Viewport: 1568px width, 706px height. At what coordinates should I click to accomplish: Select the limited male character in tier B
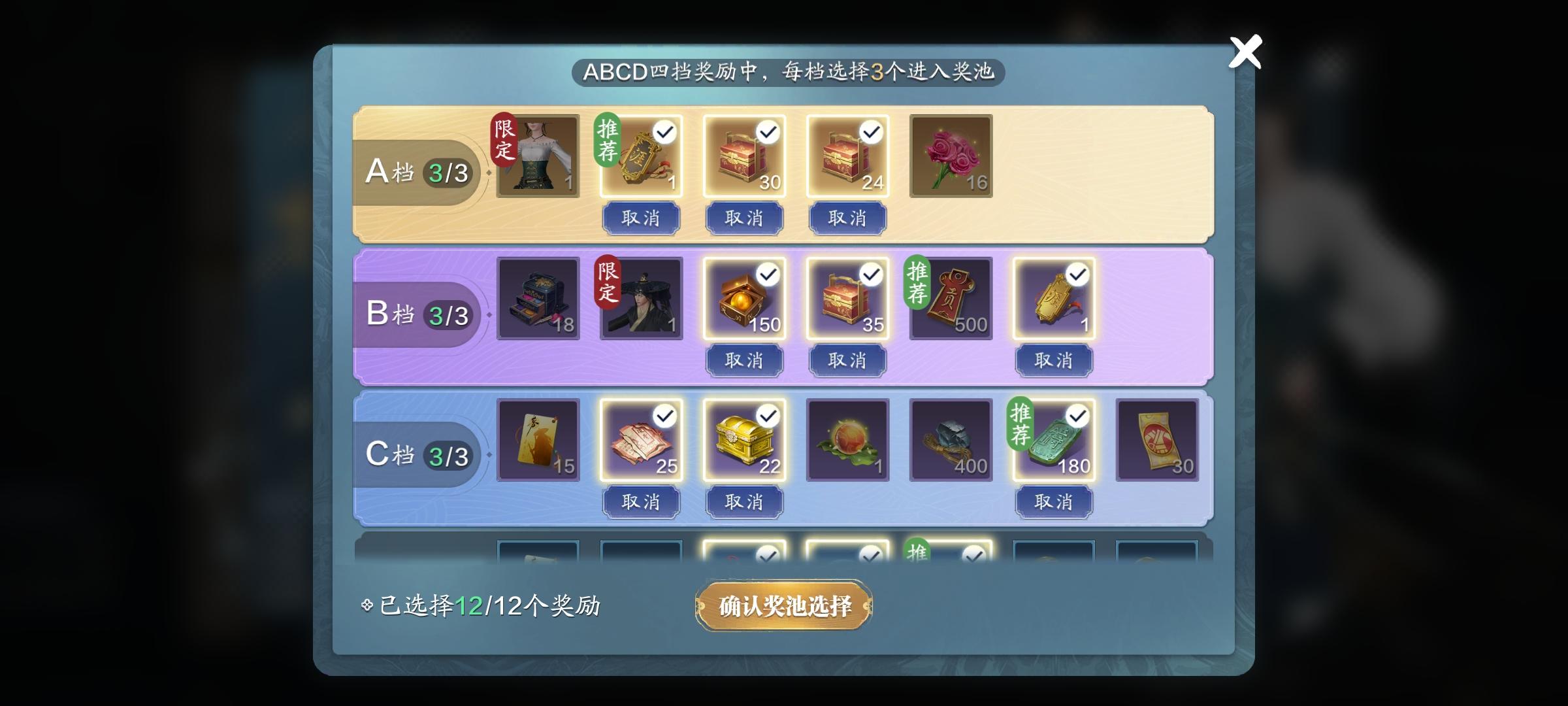641,299
